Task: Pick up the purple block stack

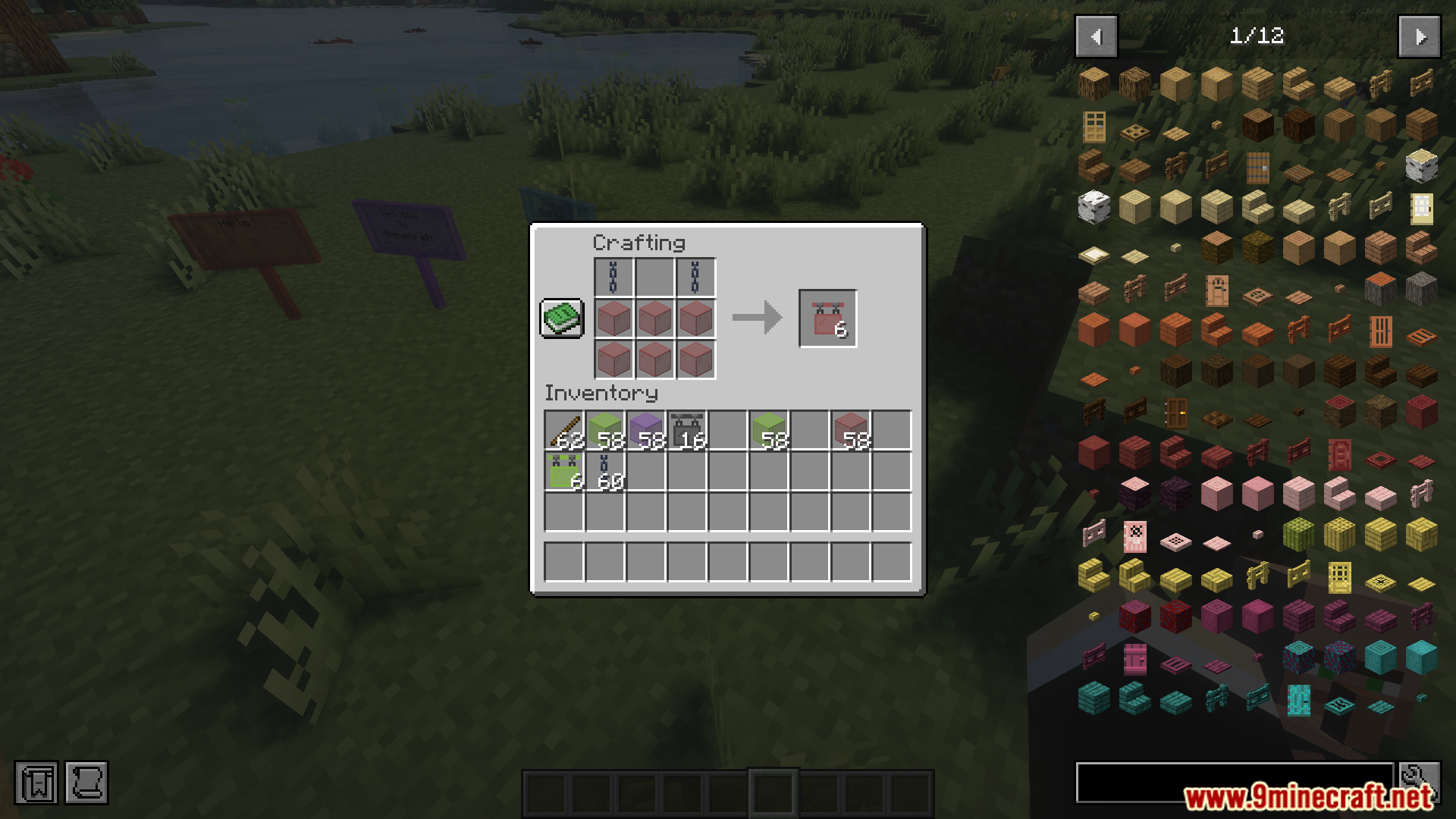Action: pyautogui.click(x=646, y=431)
